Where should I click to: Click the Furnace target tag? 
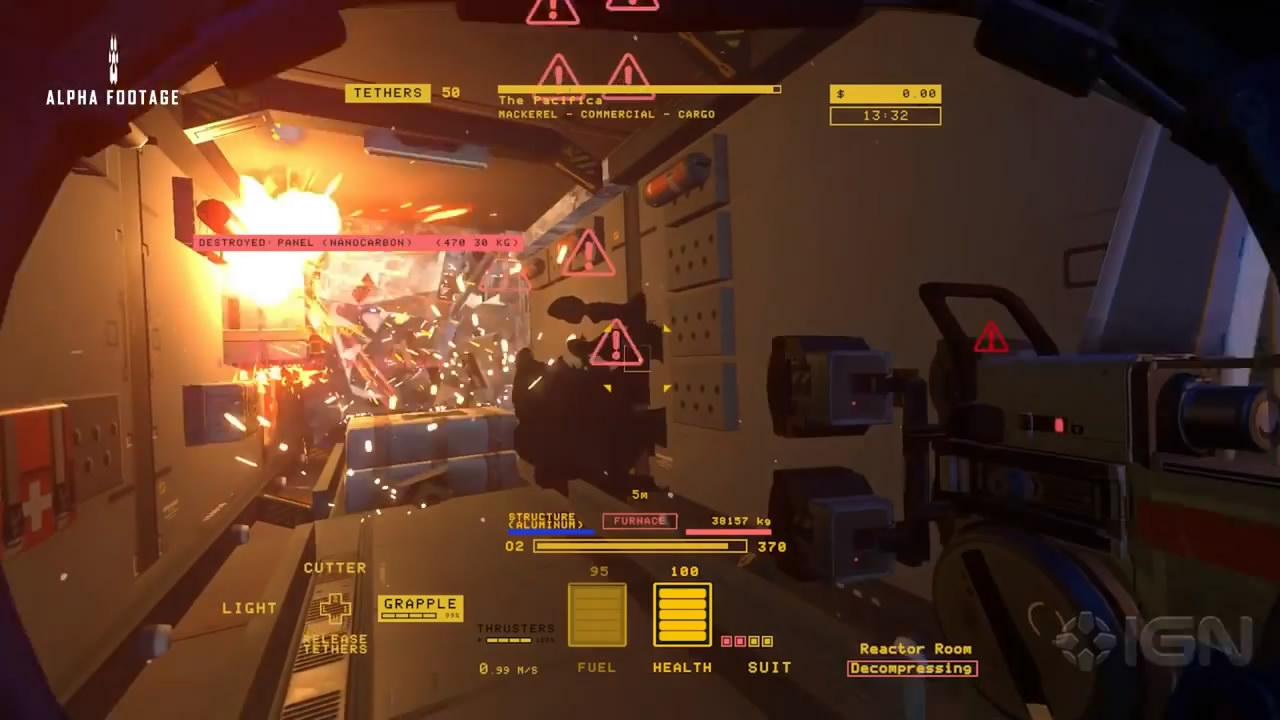[x=639, y=521]
